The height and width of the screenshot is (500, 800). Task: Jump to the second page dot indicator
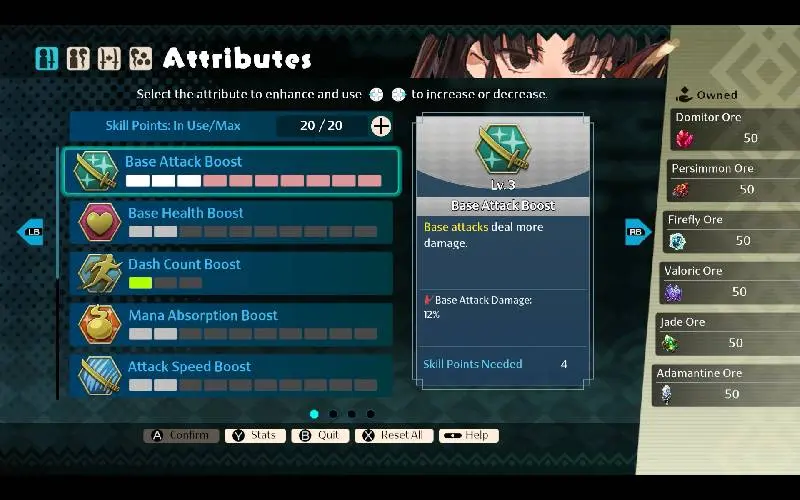coord(333,414)
